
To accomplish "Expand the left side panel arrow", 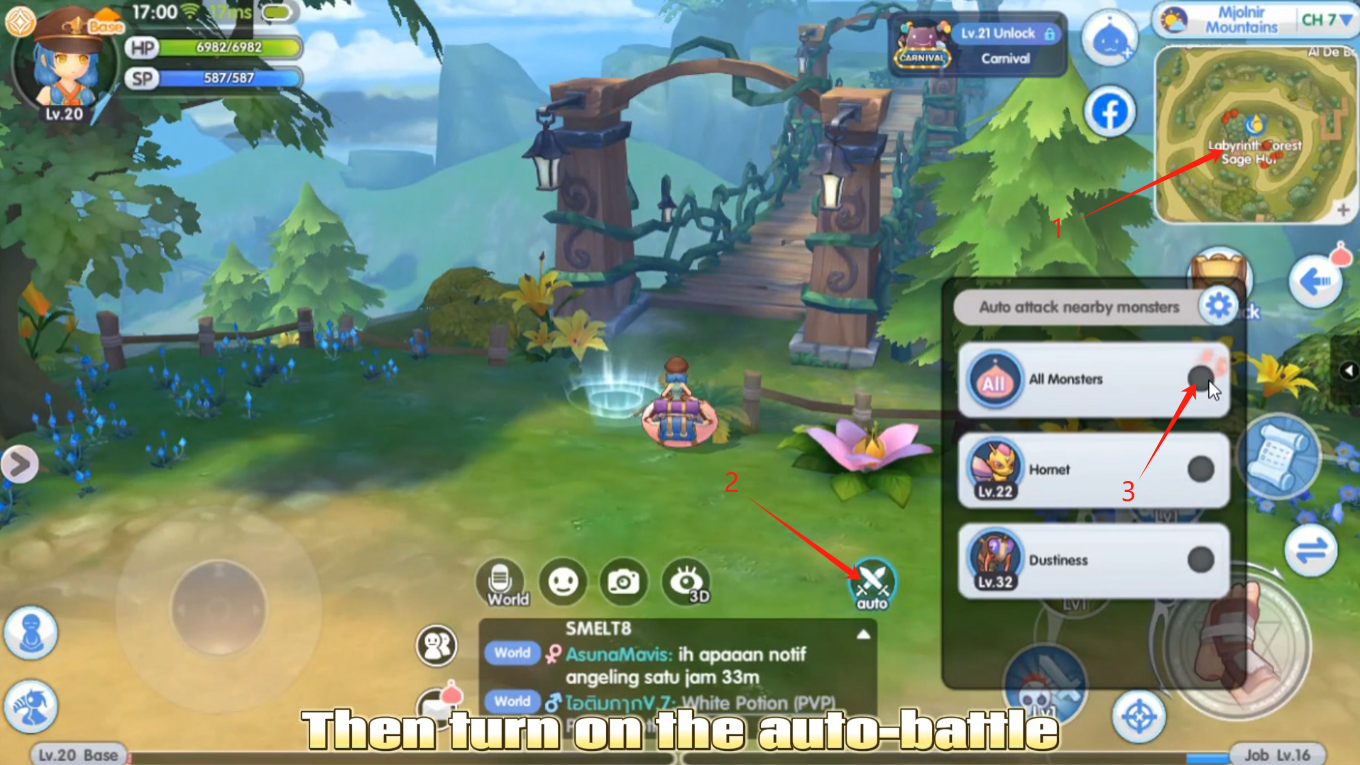I will (x=19, y=463).
